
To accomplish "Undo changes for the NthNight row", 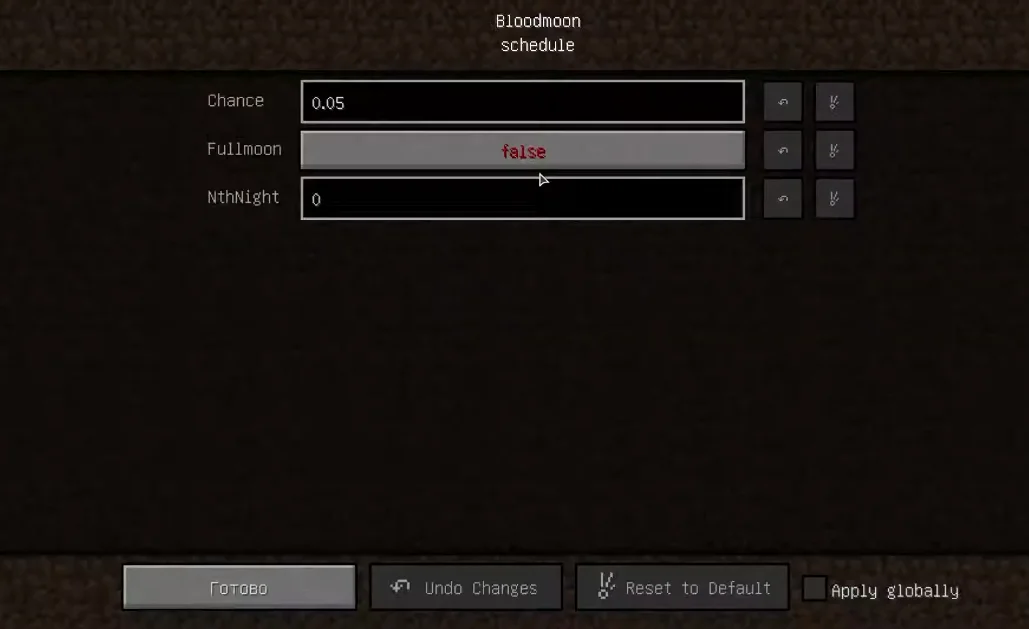I will pos(783,199).
